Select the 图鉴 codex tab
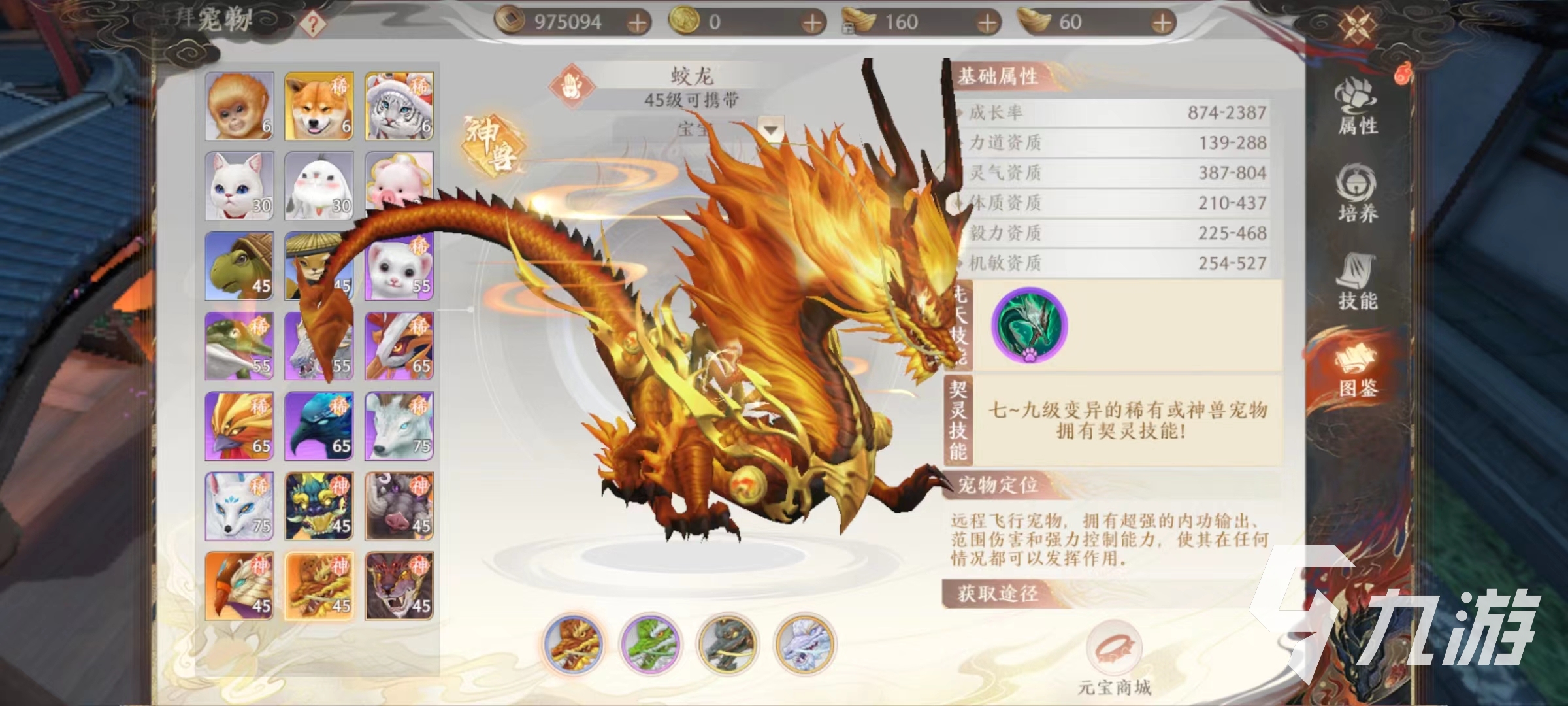1568x706 pixels. (1357, 371)
